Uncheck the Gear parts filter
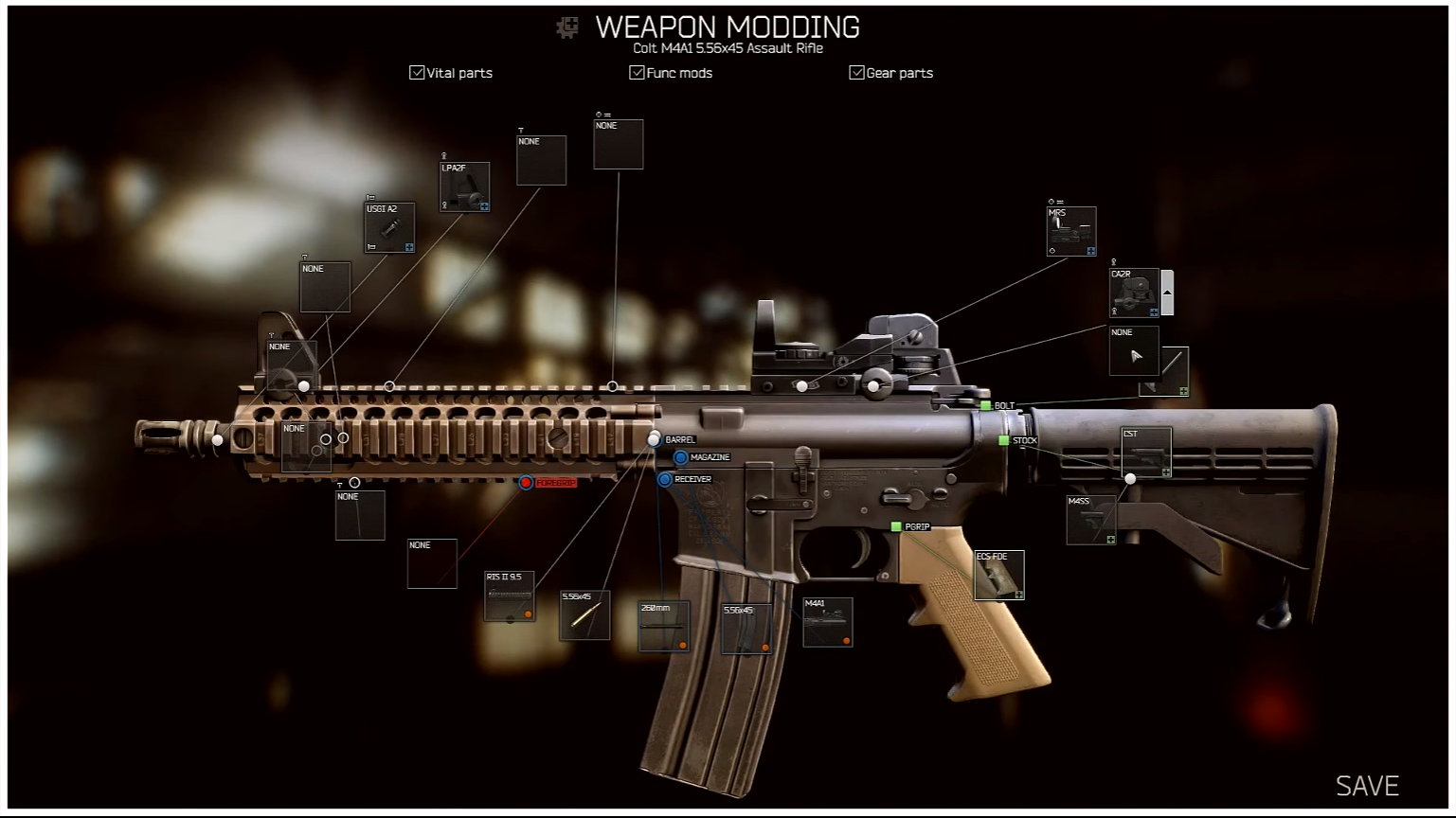Image resolution: width=1456 pixels, height=818 pixels. (857, 72)
